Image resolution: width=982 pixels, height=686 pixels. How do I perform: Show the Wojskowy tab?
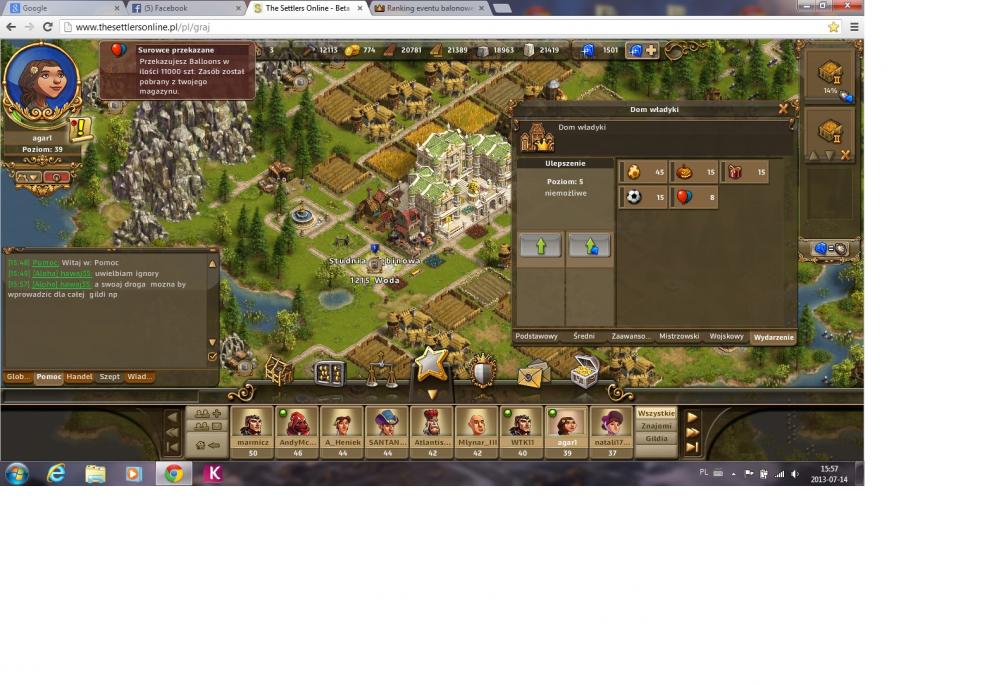point(727,337)
